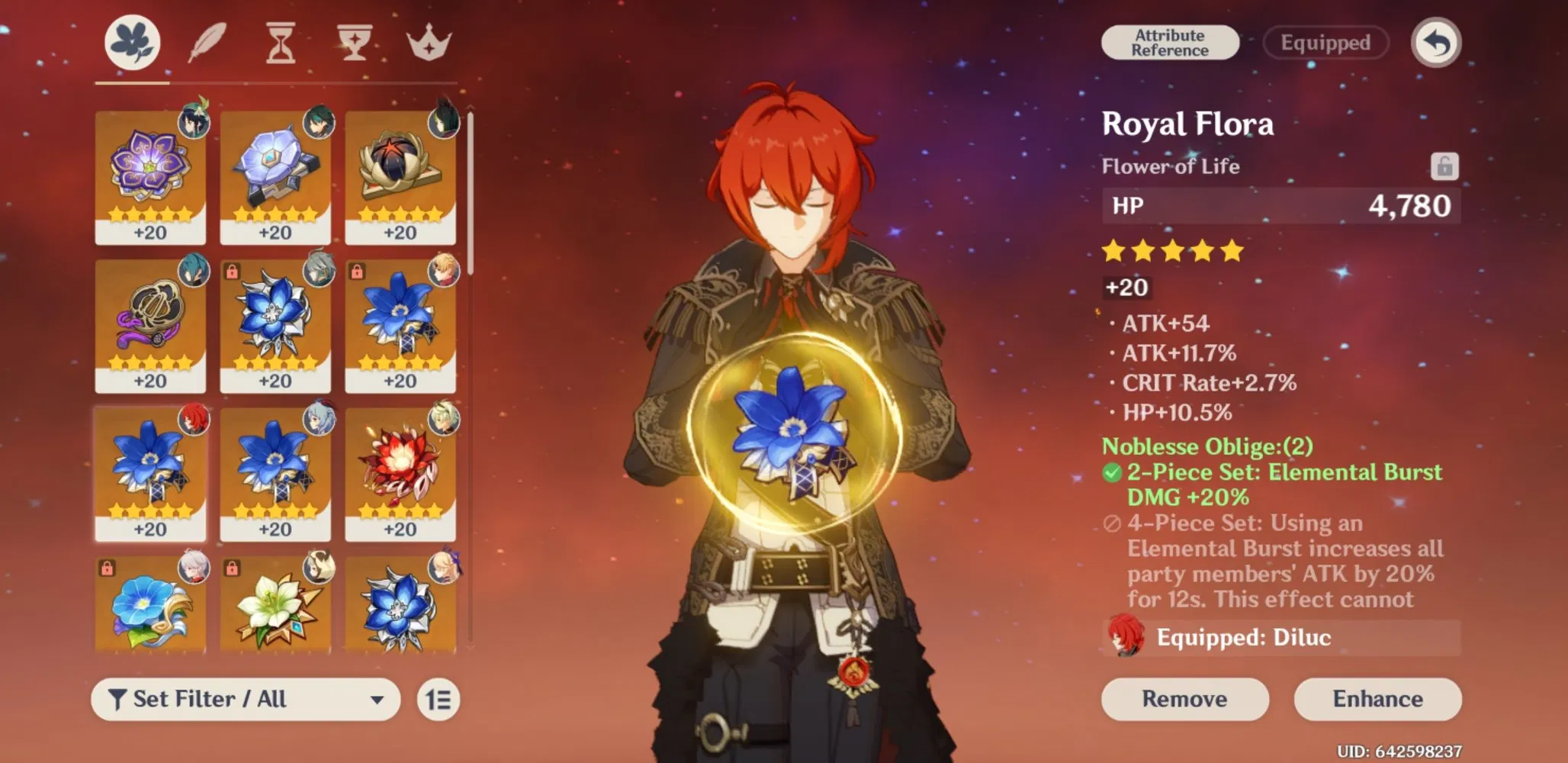This screenshot has height=763, width=1568.
Task: Switch to the Plume of Death feather tab
Action: tap(206, 43)
